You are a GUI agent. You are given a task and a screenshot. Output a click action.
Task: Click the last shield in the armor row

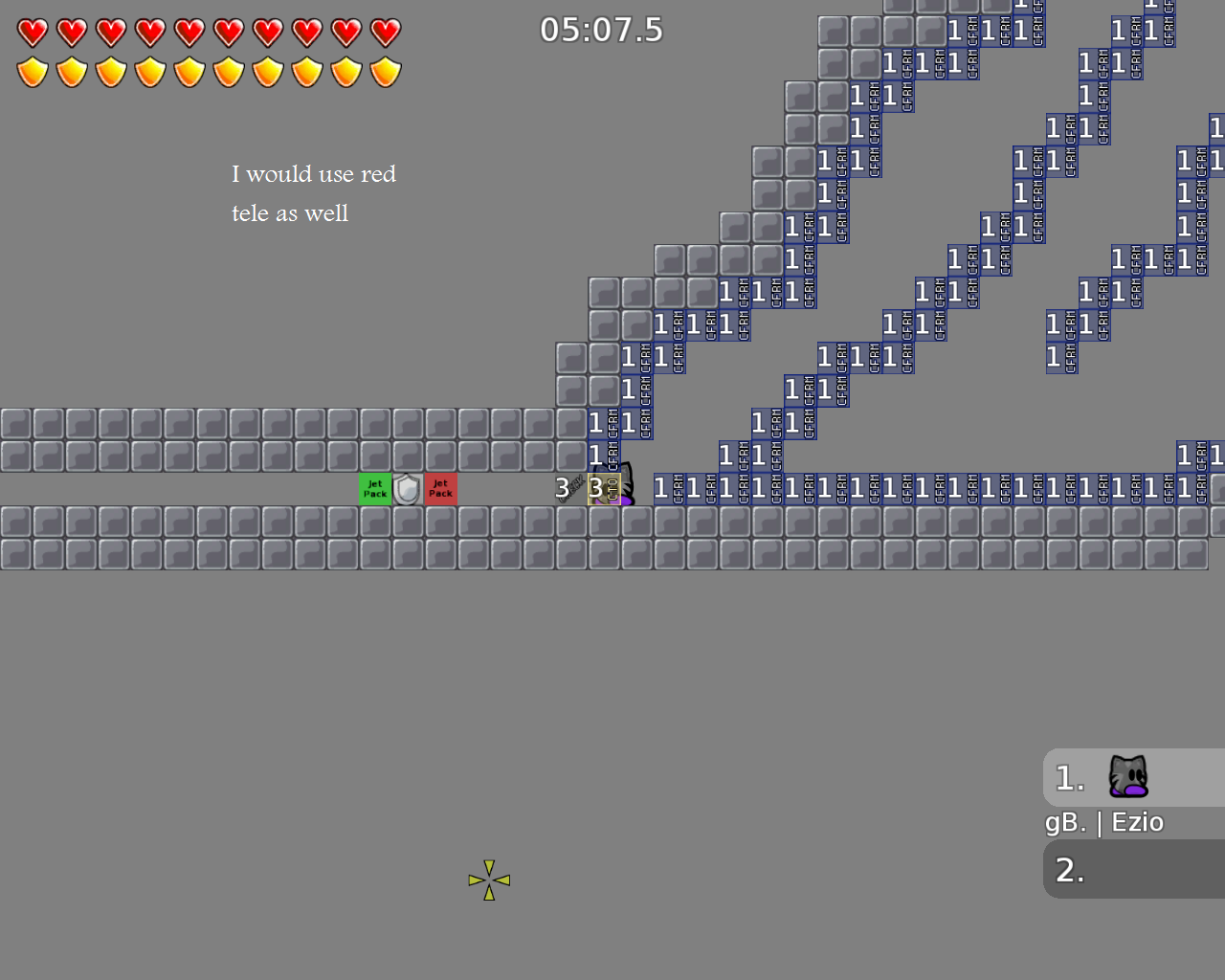pyautogui.click(x=384, y=70)
